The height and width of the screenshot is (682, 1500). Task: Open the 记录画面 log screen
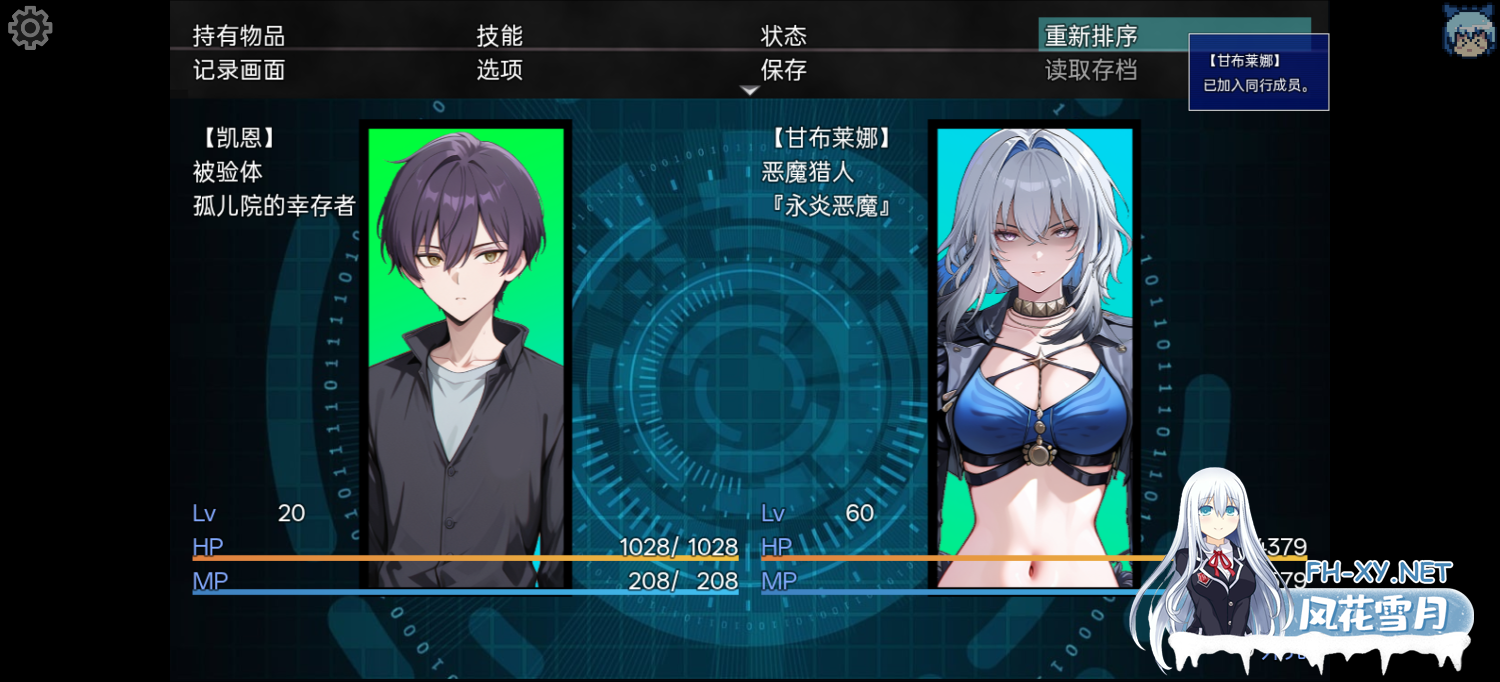(239, 70)
